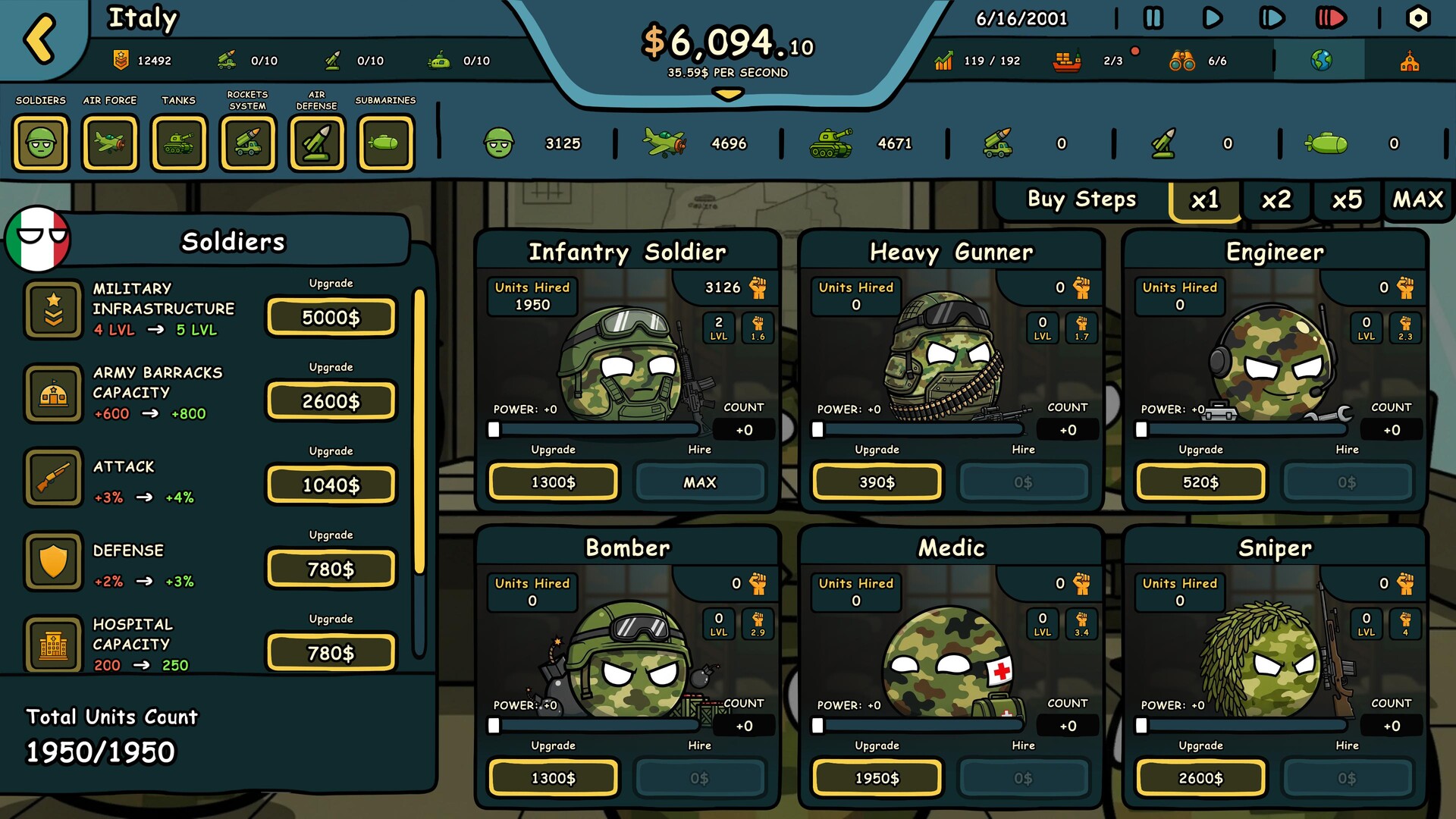Set buy steps to x5
This screenshot has height=819, width=1456.
coord(1347,200)
